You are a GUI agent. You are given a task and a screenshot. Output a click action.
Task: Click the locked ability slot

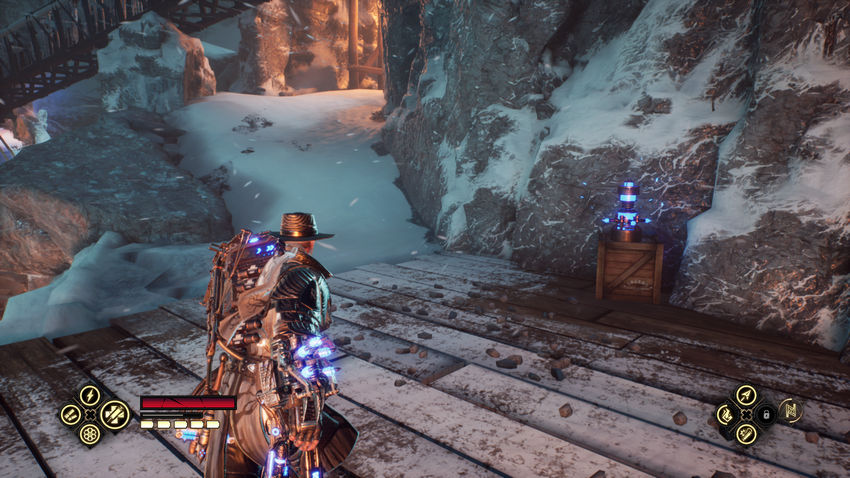point(765,413)
